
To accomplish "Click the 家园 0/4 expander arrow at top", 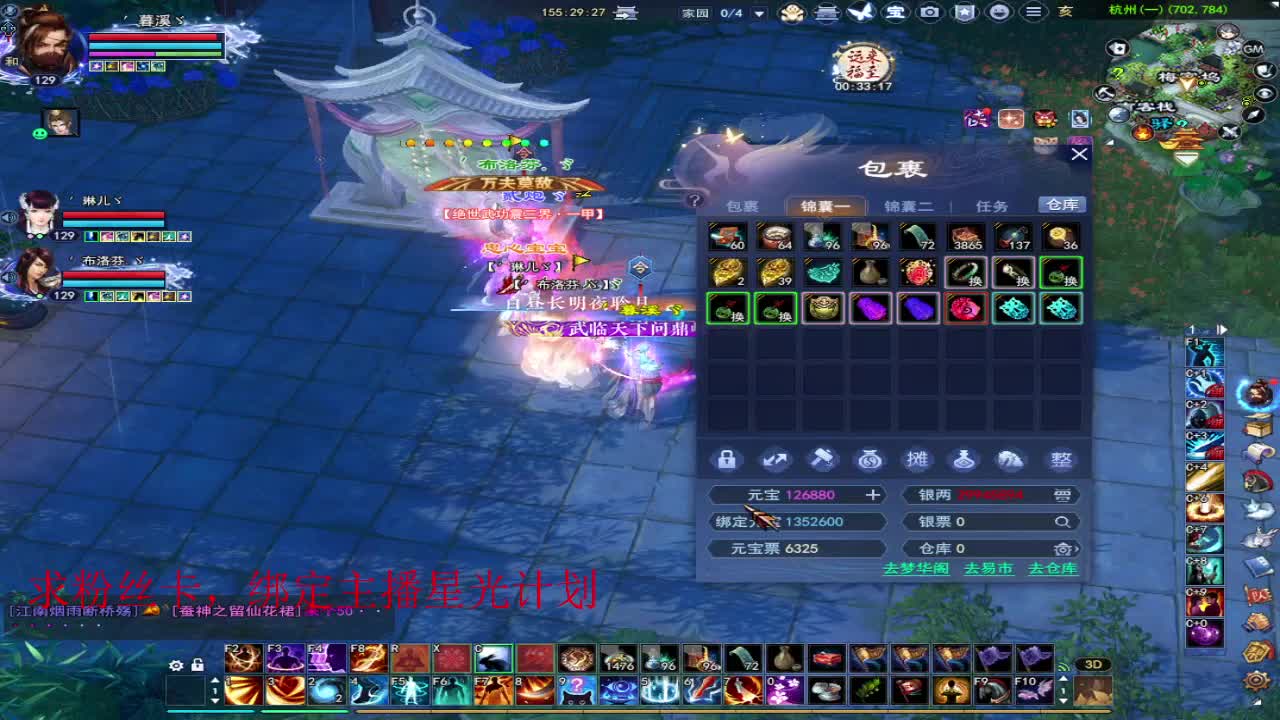I will click(757, 13).
